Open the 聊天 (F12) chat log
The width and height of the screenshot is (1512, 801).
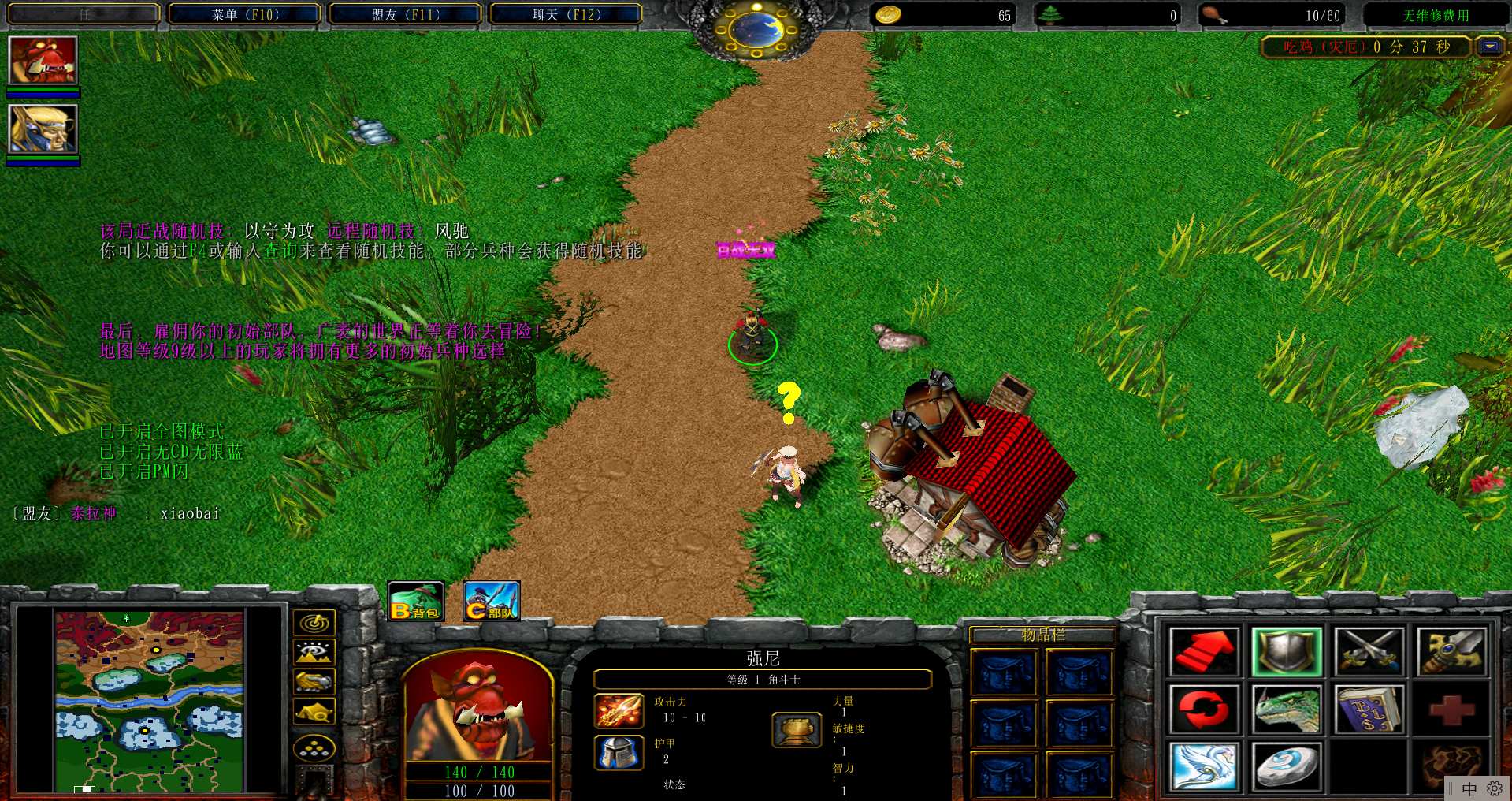coord(566,14)
